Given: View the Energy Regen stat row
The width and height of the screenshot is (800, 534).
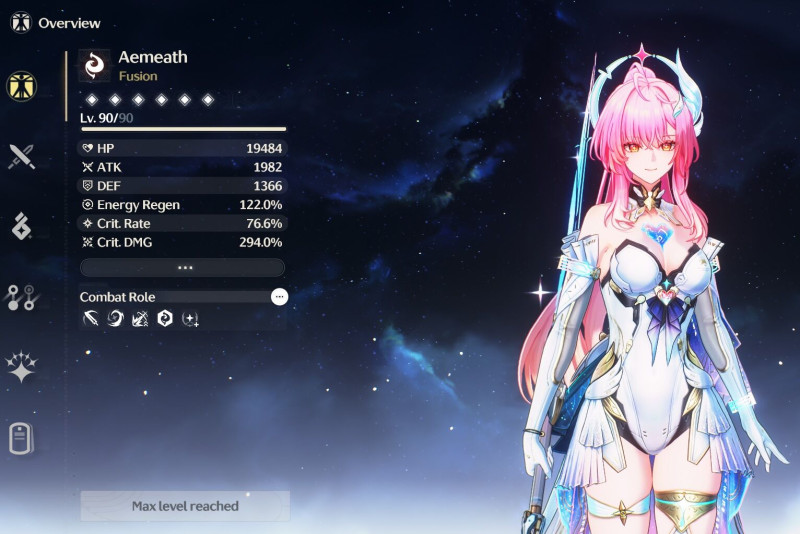Looking at the screenshot, I should coord(183,205).
